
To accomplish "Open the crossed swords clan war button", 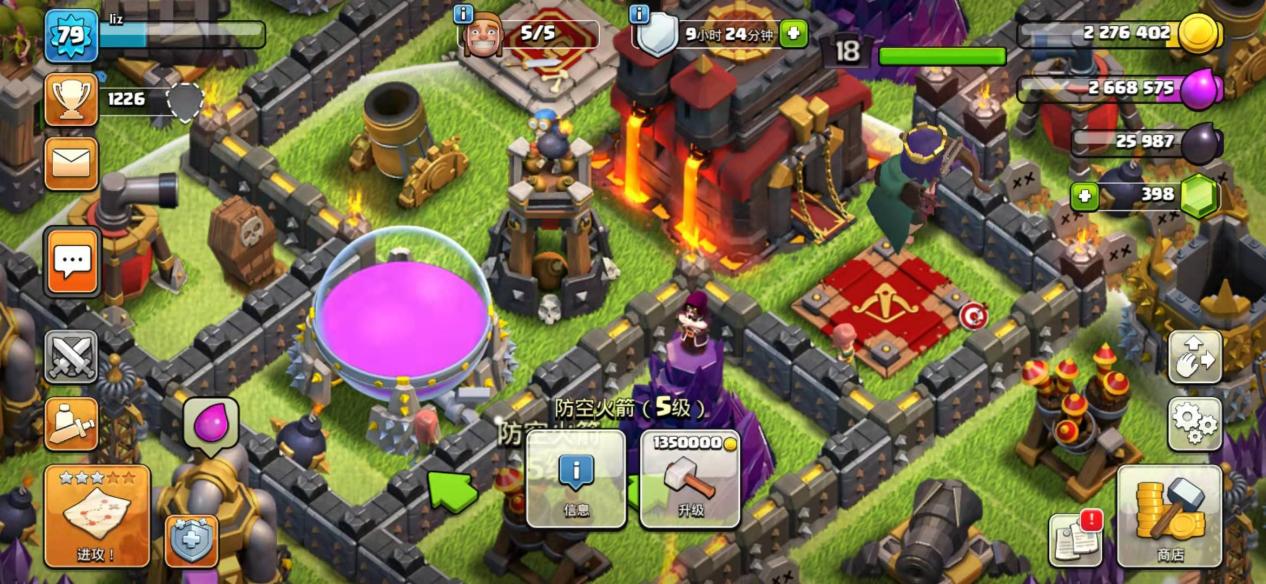I will pyautogui.click(x=71, y=357).
